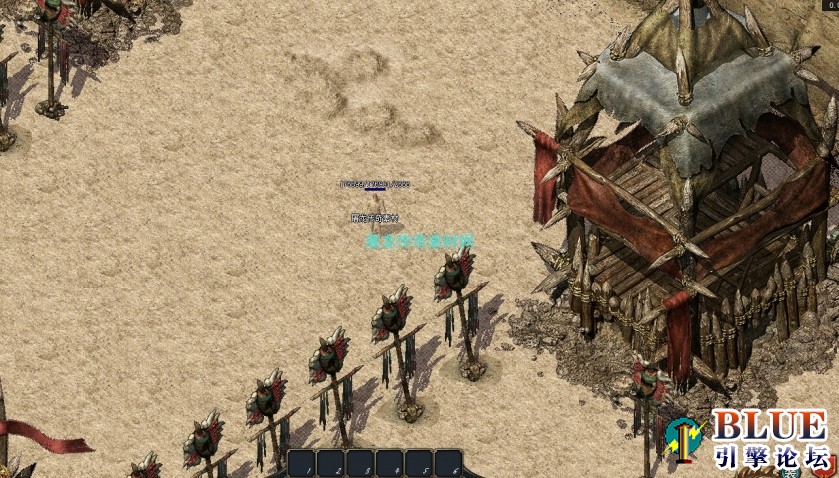Click hotbar slot number 6
This screenshot has height=478, width=839.
(x=449, y=464)
